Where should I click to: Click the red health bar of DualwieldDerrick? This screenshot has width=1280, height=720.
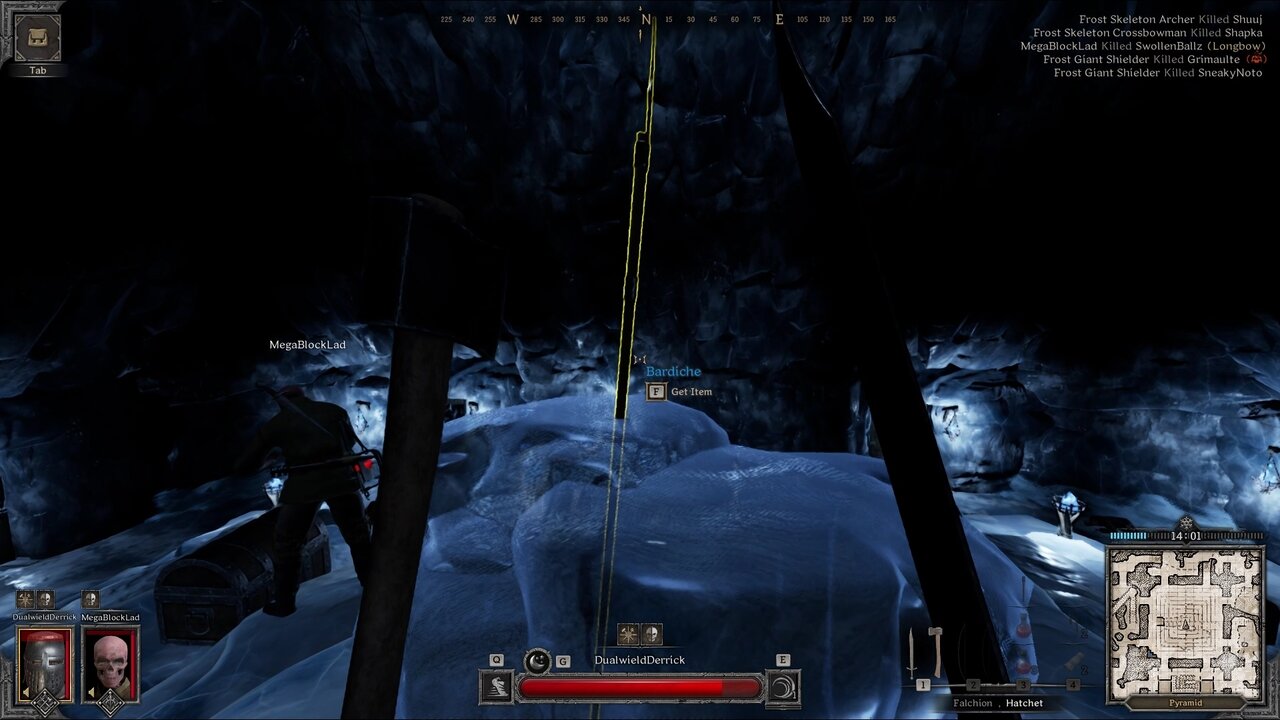(638, 686)
